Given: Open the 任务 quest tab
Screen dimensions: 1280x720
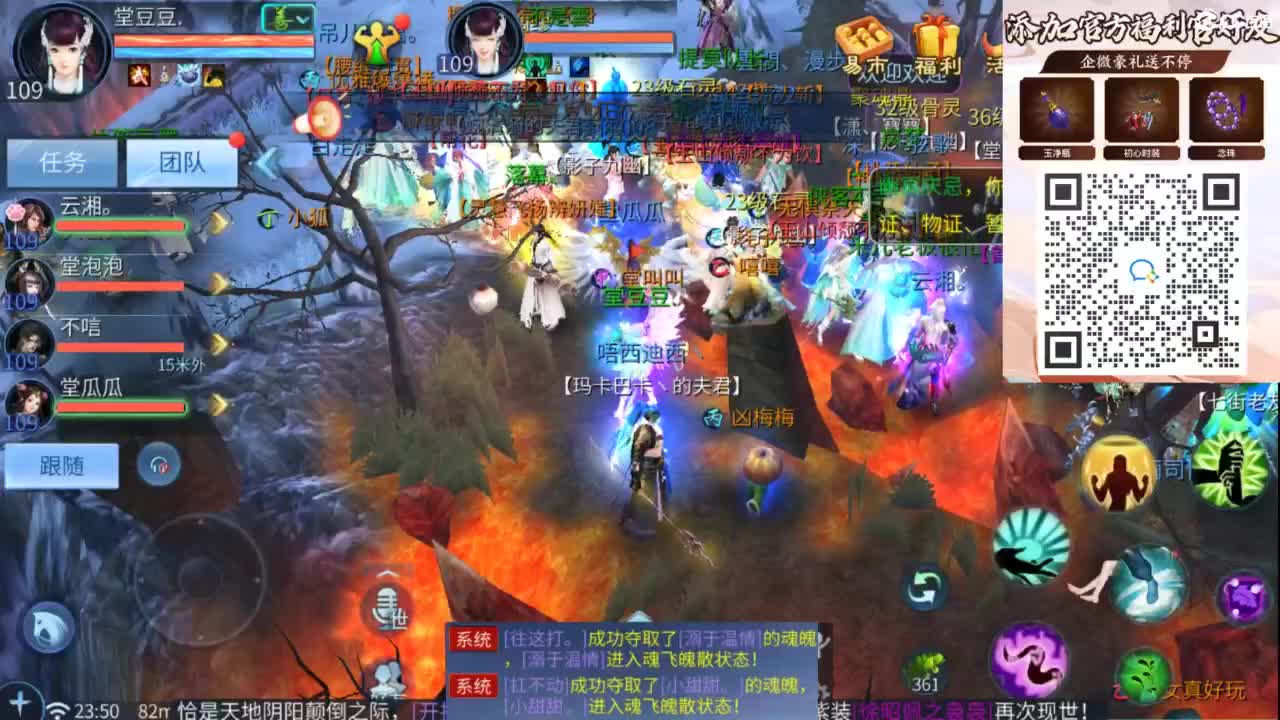Looking at the screenshot, I should pos(60,162).
